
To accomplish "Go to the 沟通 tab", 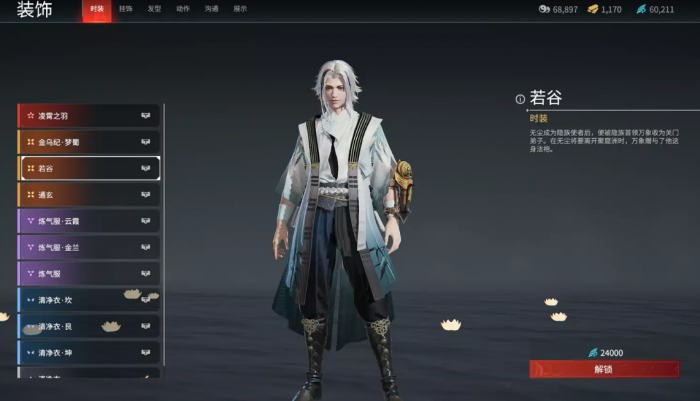I will click(211, 9).
